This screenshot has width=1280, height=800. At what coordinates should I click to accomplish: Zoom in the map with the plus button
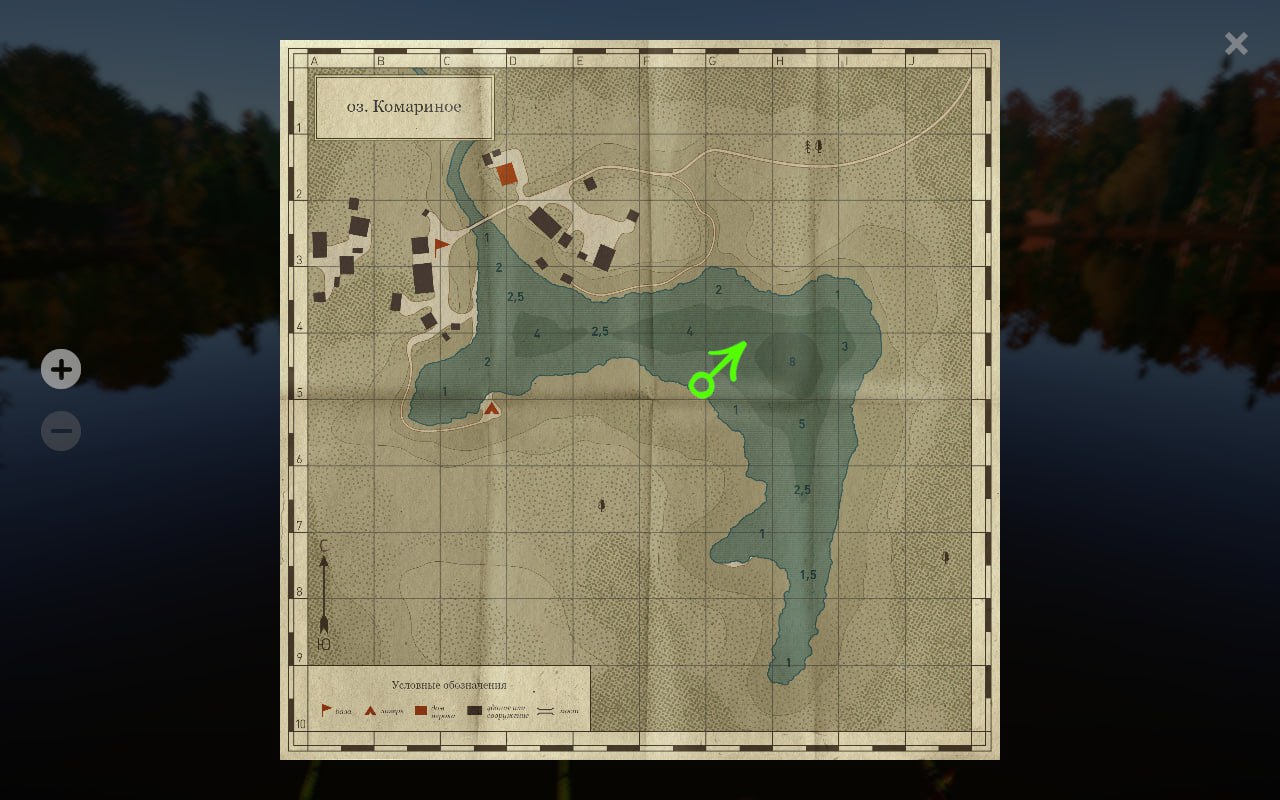point(61,369)
